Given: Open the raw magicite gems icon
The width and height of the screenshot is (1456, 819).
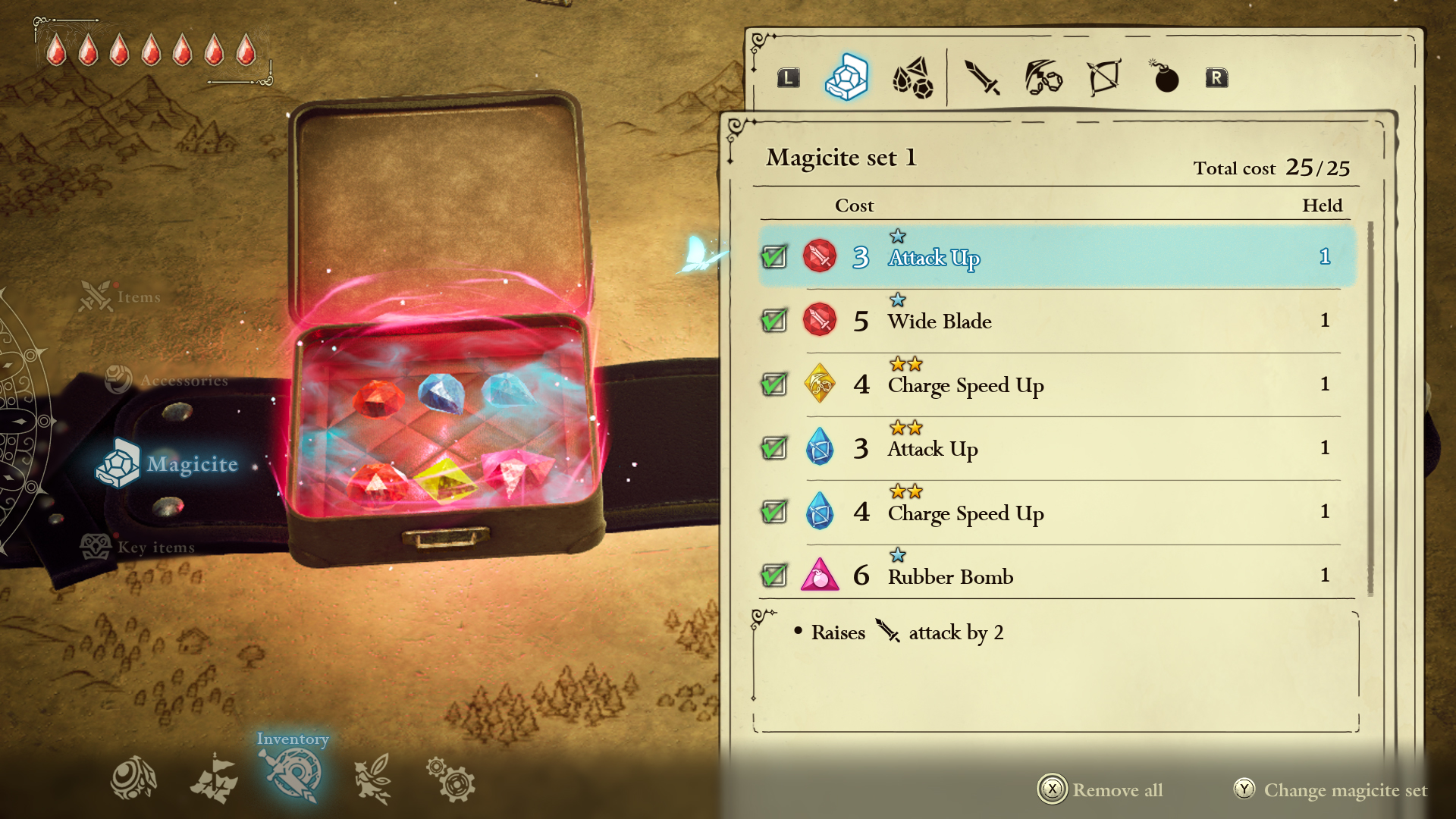Looking at the screenshot, I should pyautogui.click(x=913, y=77).
